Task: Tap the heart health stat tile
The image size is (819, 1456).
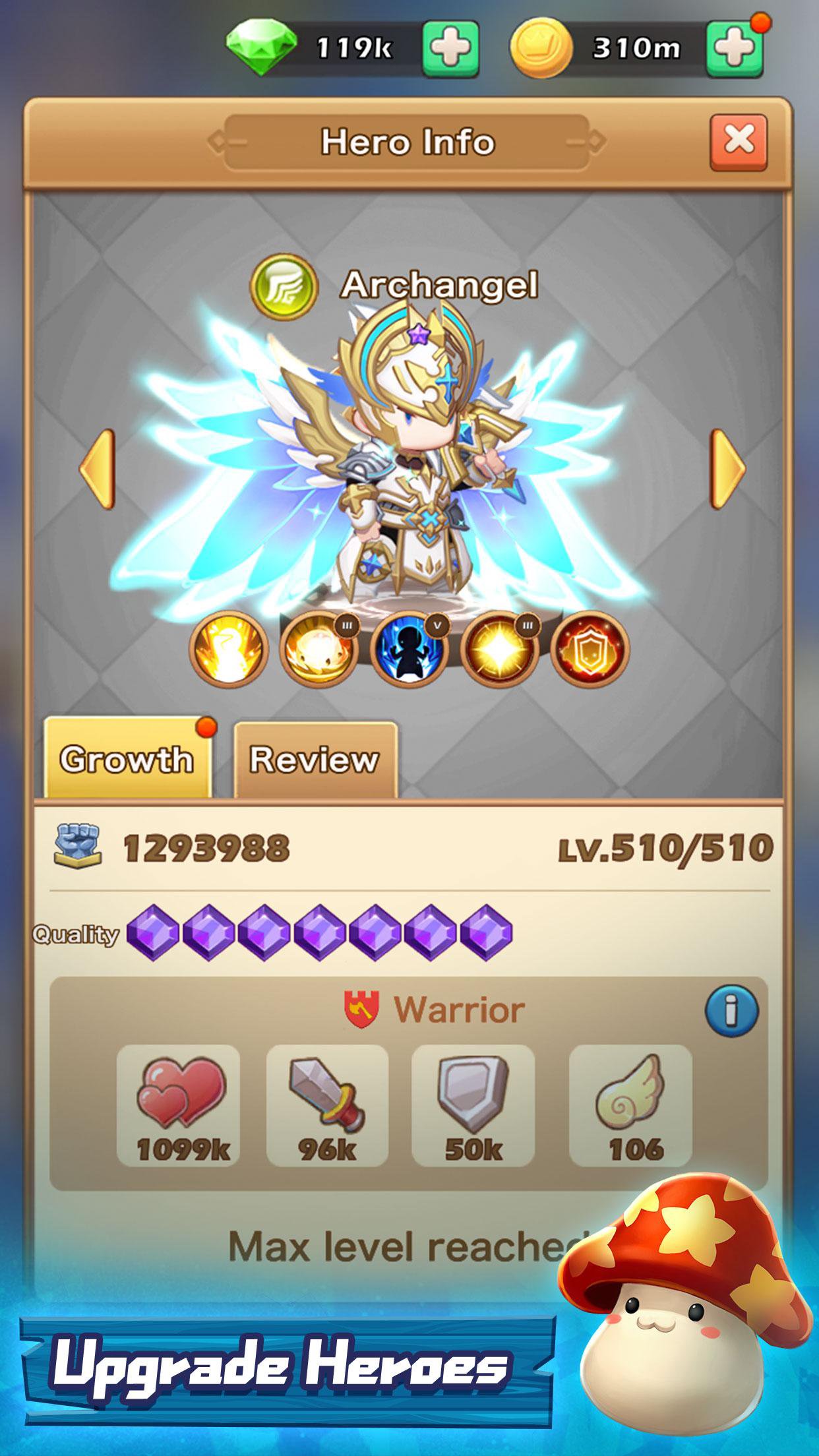Action: [x=178, y=1107]
